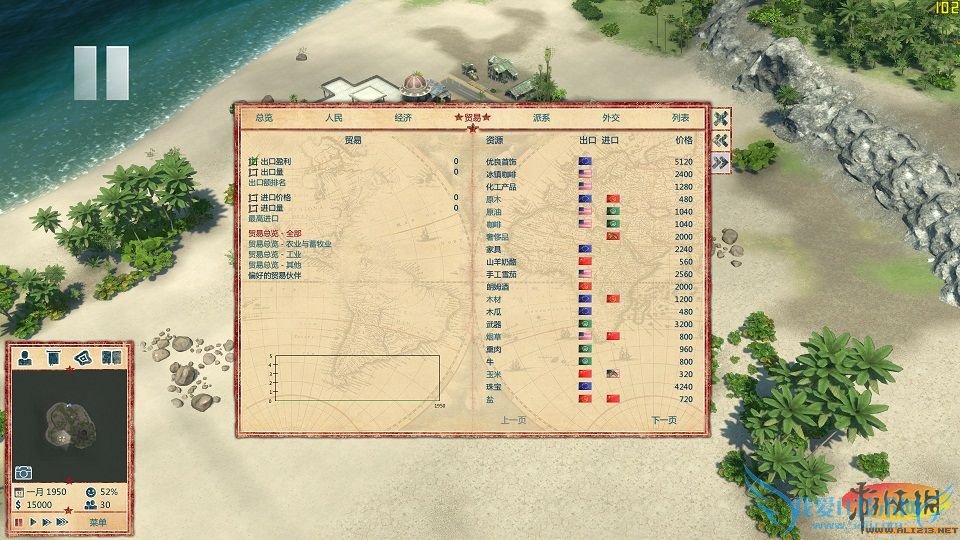This screenshot has height=540, width=960.
Task: Switch to the 总览 overview tab
Action: [264, 118]
